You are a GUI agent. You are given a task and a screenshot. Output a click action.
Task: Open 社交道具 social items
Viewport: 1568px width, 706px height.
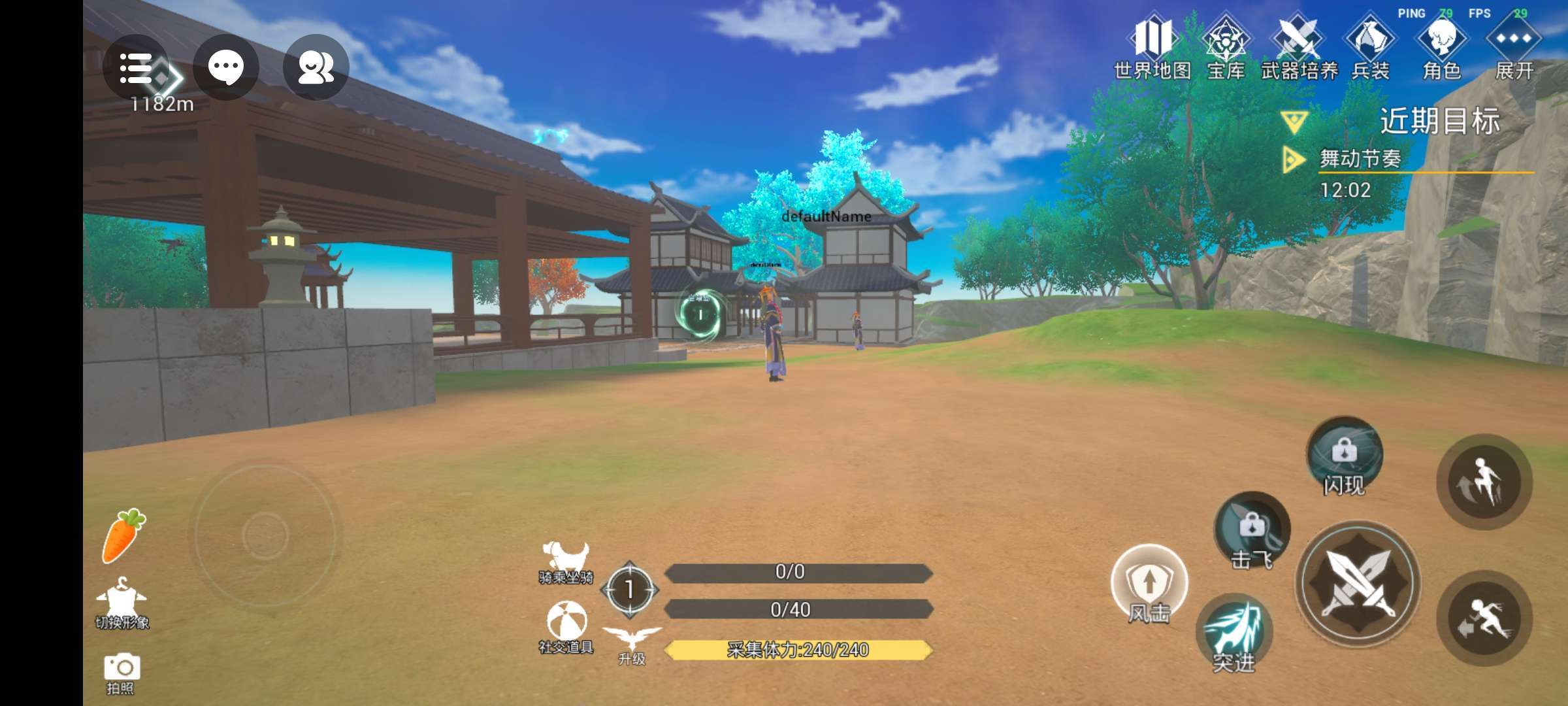click(566, 628)
